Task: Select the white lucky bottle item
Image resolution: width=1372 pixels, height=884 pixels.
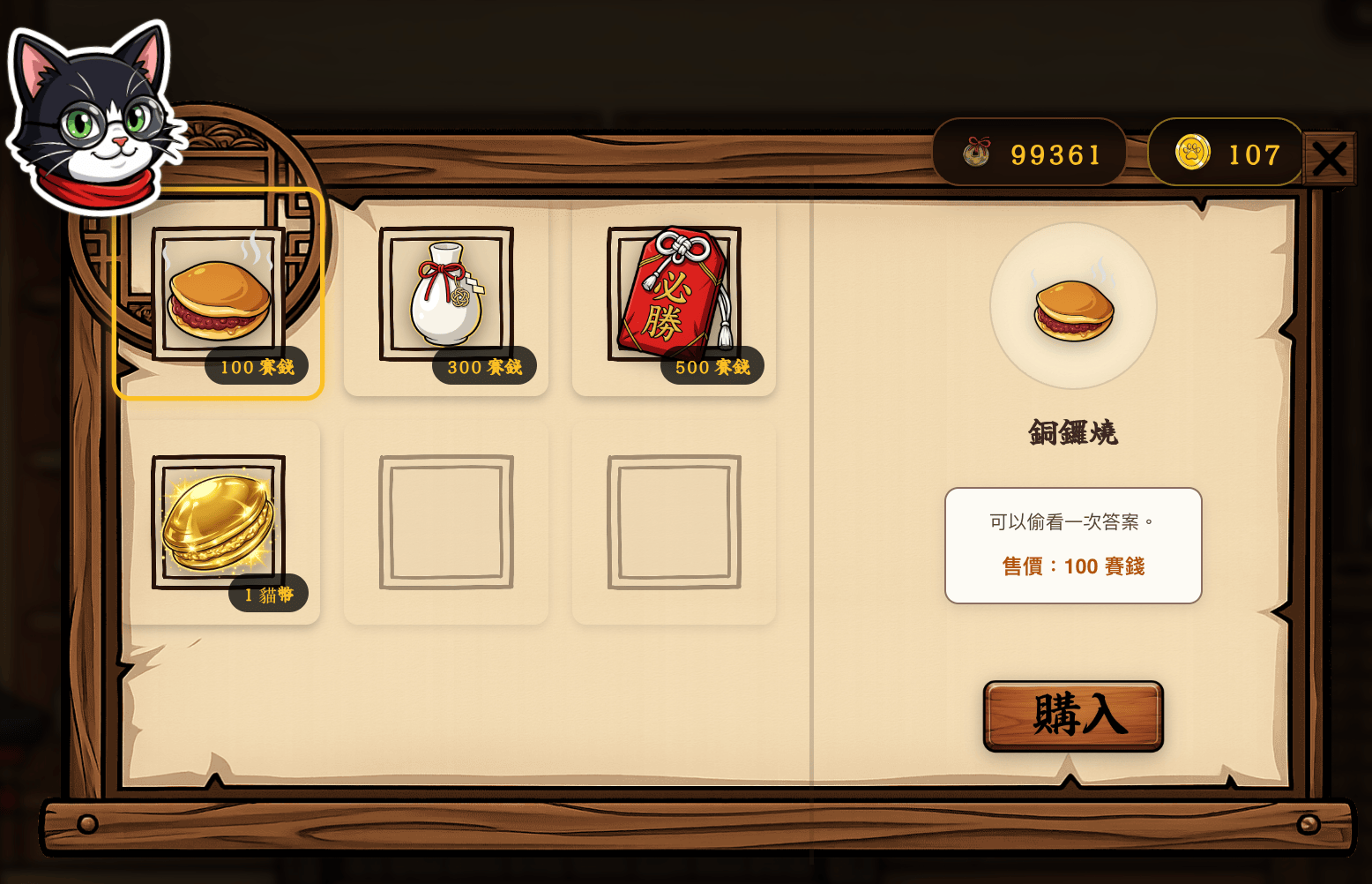Action: [446, 296]
